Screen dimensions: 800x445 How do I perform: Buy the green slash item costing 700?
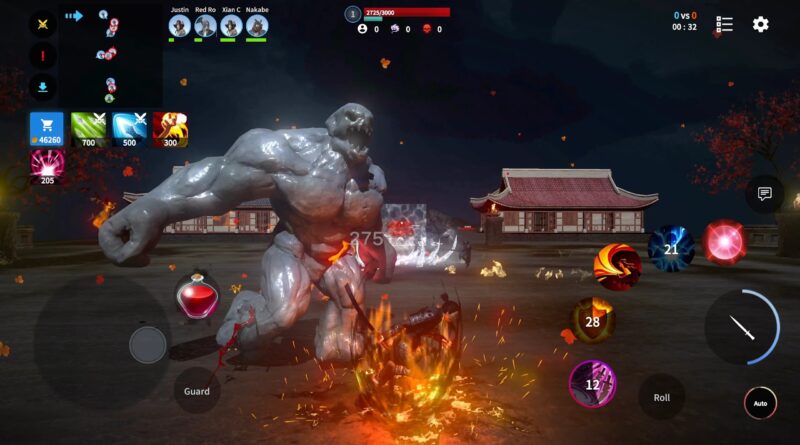pos(88,129)
